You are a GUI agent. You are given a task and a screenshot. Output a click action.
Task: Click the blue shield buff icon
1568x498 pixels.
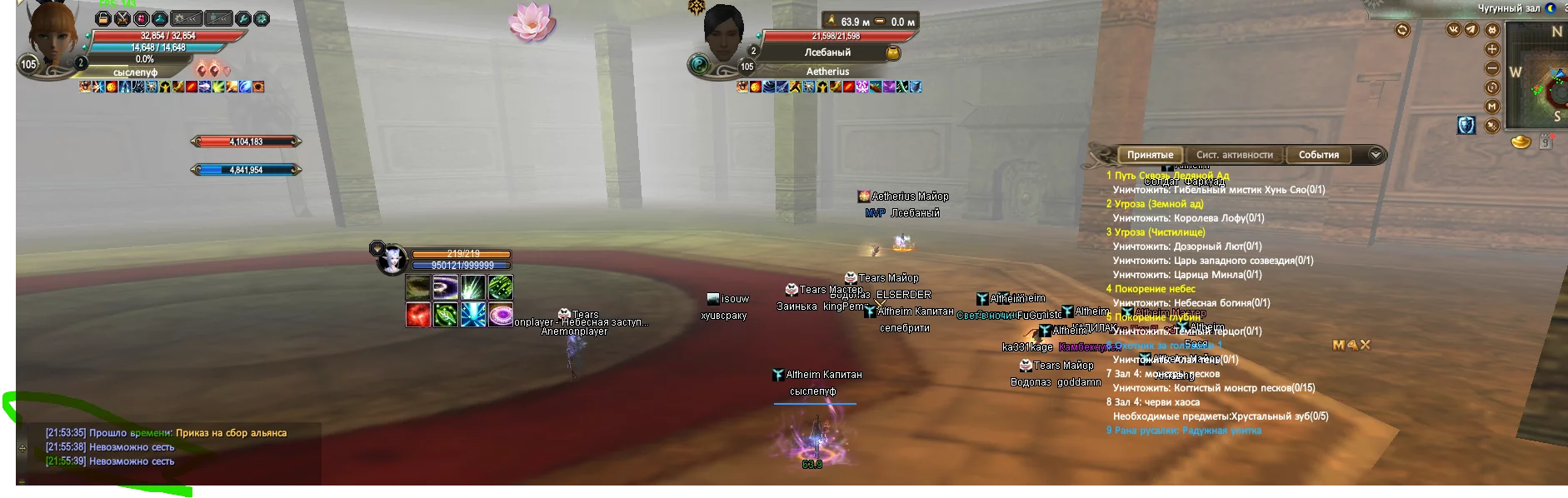[1466, 125]
